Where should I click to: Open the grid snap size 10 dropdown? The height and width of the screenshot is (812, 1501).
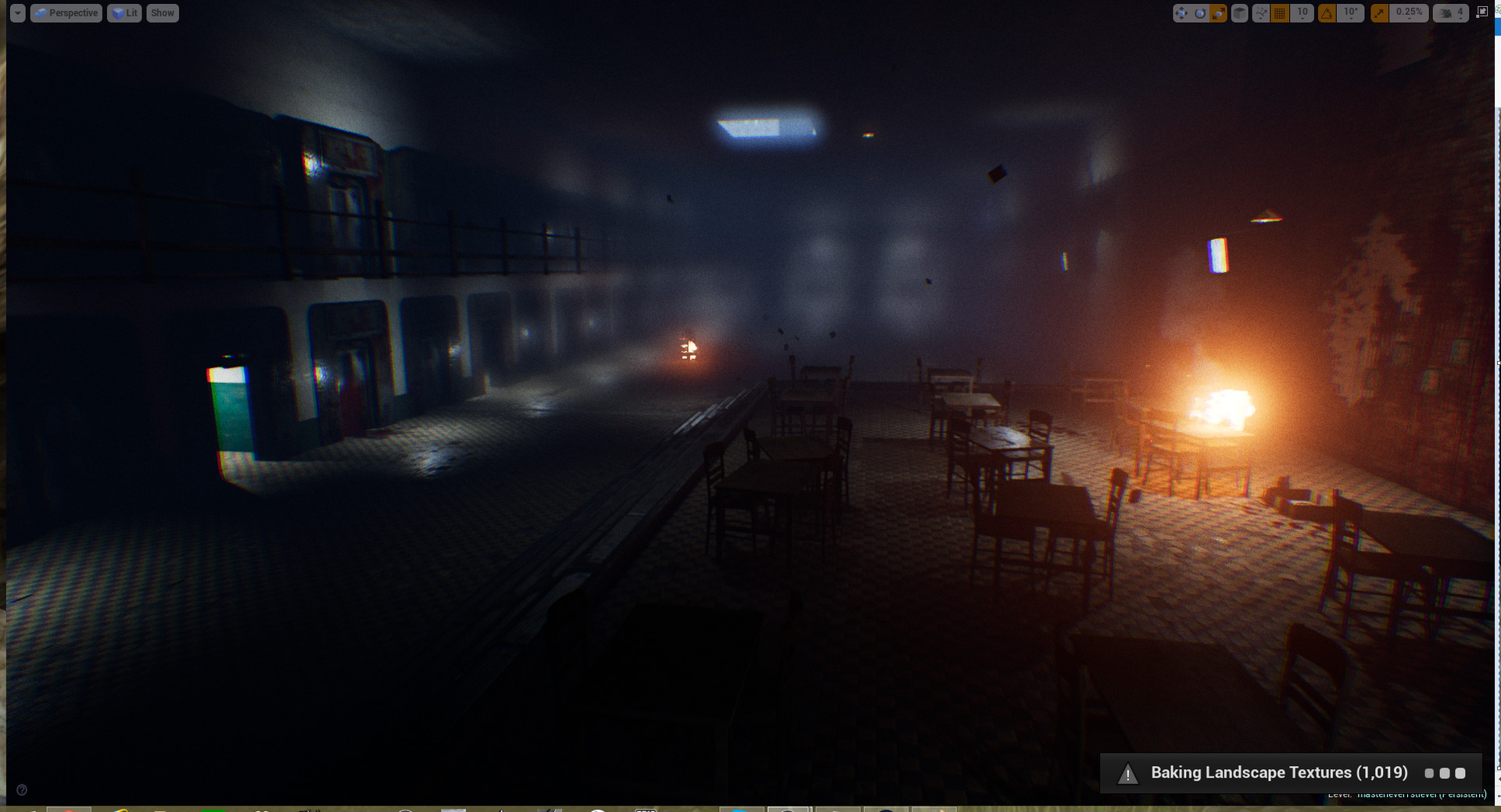tap(1302, 13)
